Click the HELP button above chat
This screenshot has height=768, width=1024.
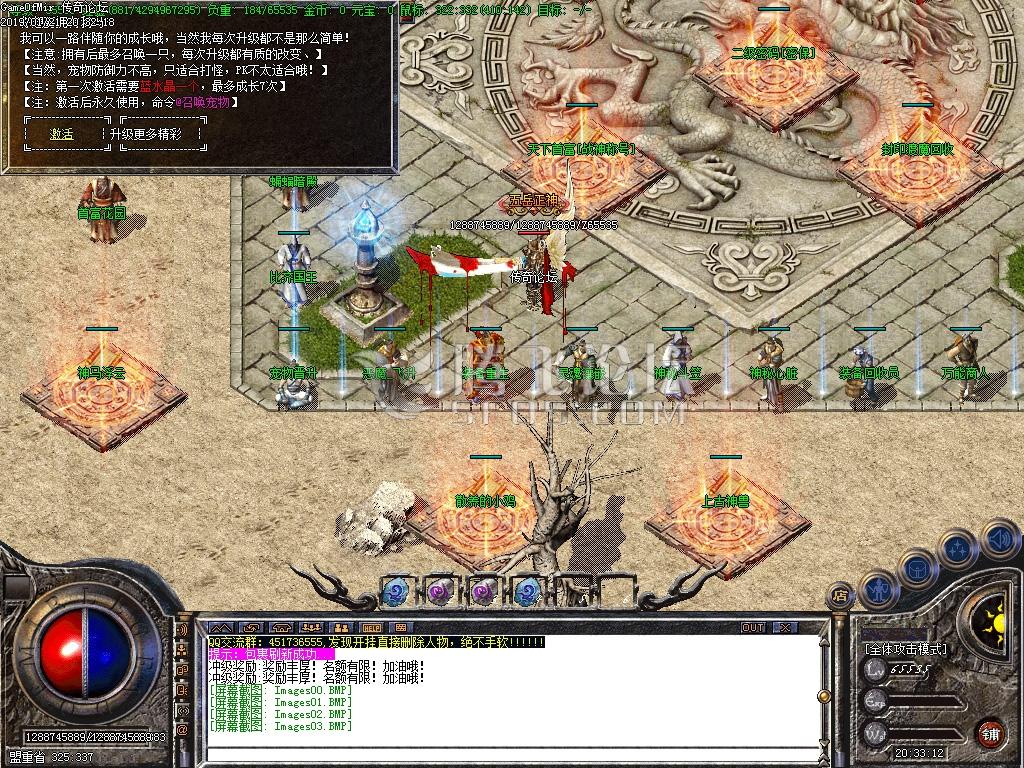372,628
